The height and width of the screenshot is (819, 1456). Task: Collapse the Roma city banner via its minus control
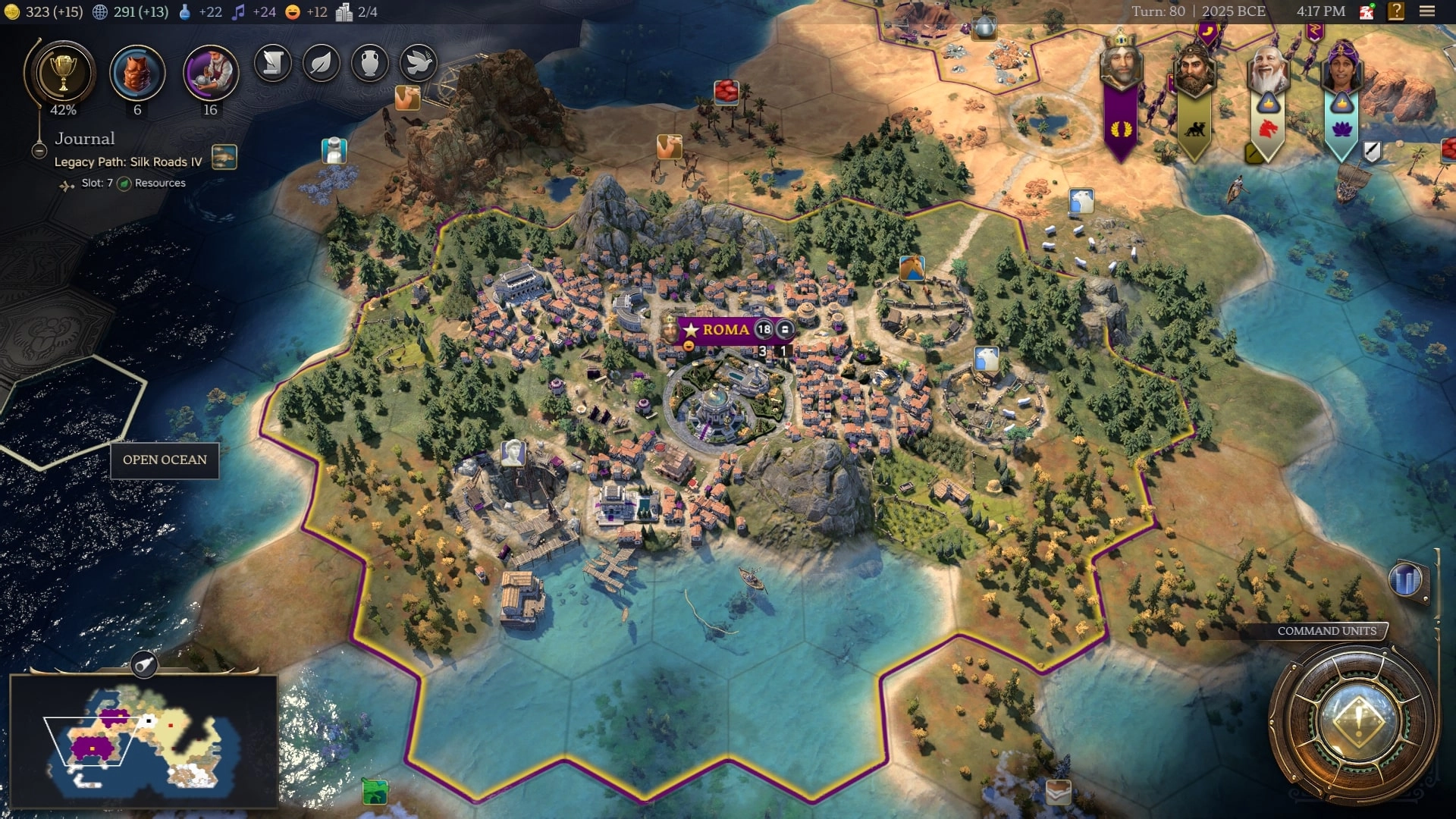coord(689,346)
